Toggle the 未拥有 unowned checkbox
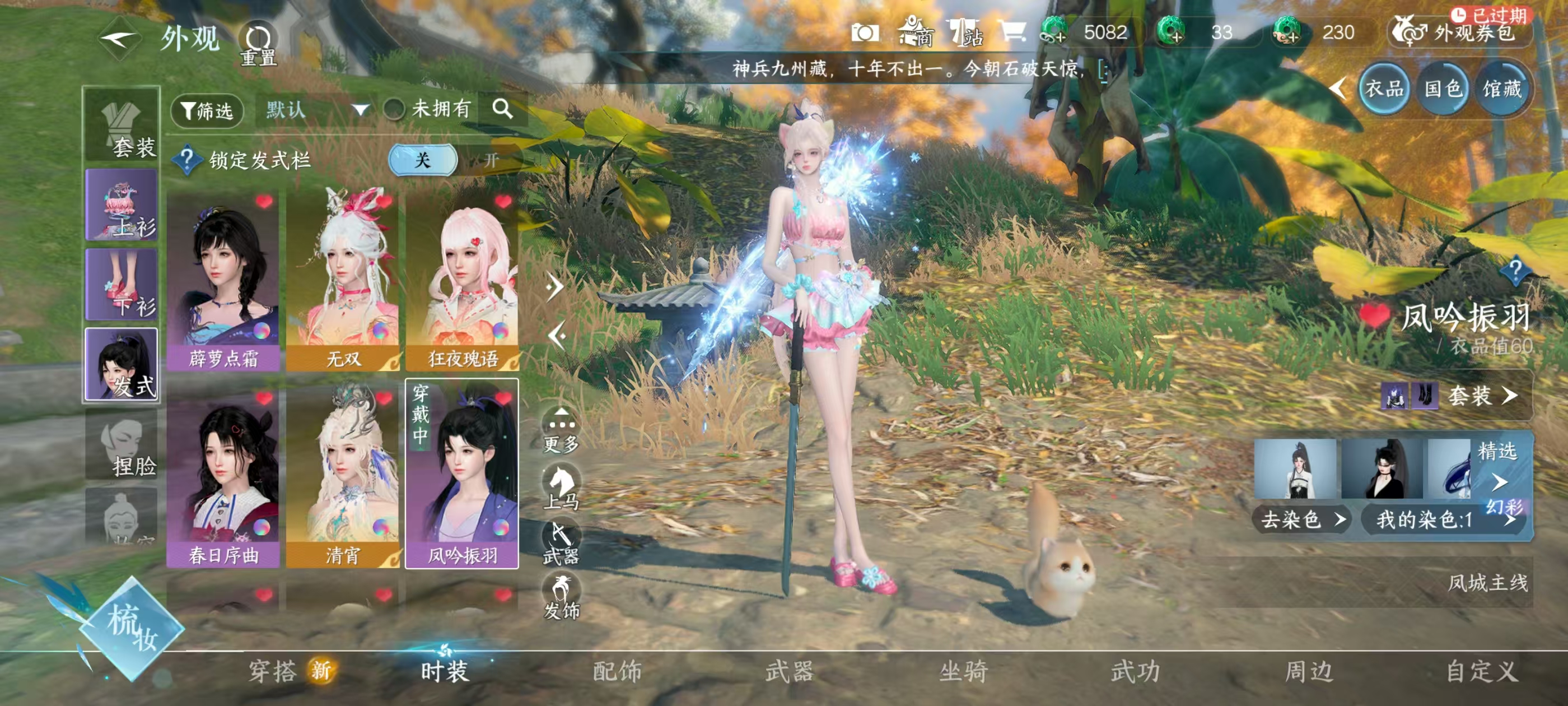The height and width of the screenshot is (706, 1568). tap(394, 110)
